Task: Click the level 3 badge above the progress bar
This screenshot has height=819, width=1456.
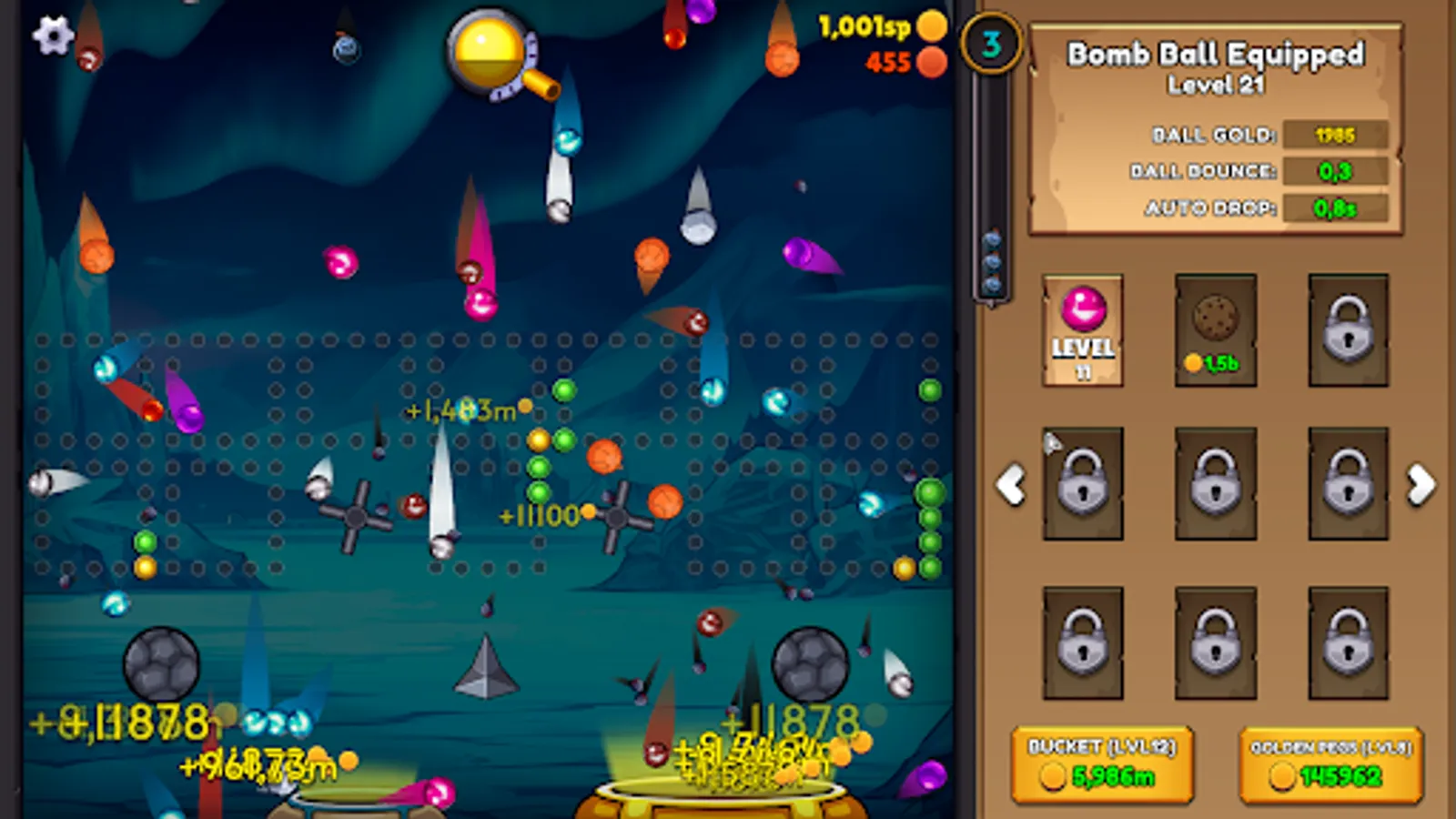Action: click(991, 44)
